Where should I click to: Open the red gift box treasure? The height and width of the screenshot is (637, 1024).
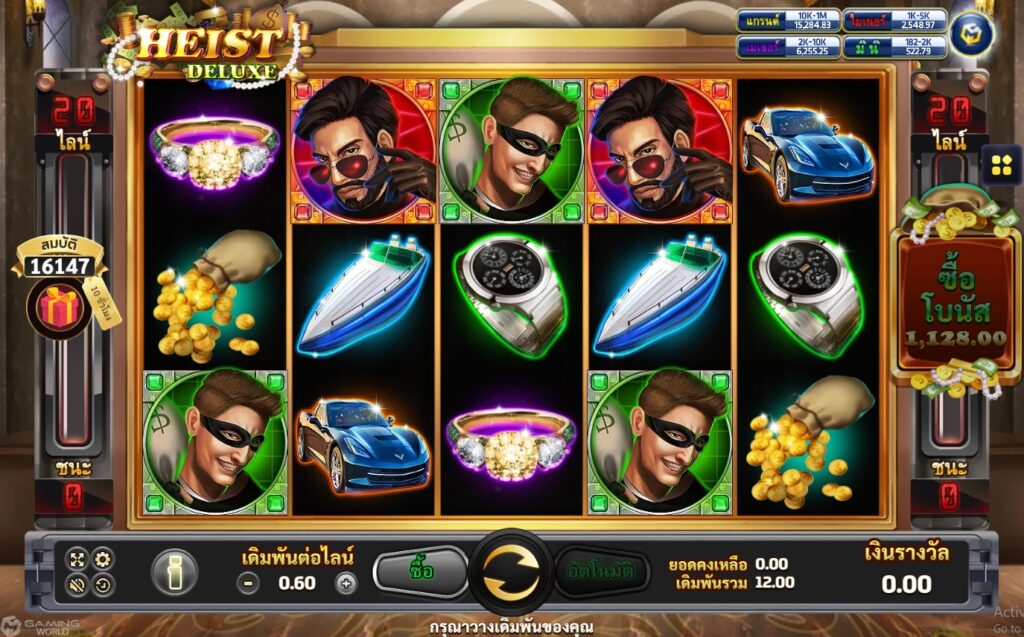coord(61,308)
